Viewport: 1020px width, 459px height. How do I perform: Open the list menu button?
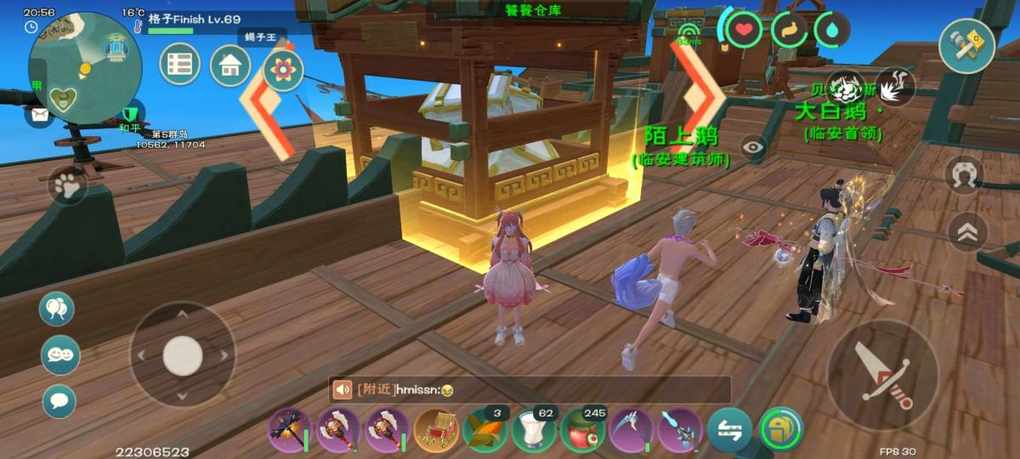180,65
